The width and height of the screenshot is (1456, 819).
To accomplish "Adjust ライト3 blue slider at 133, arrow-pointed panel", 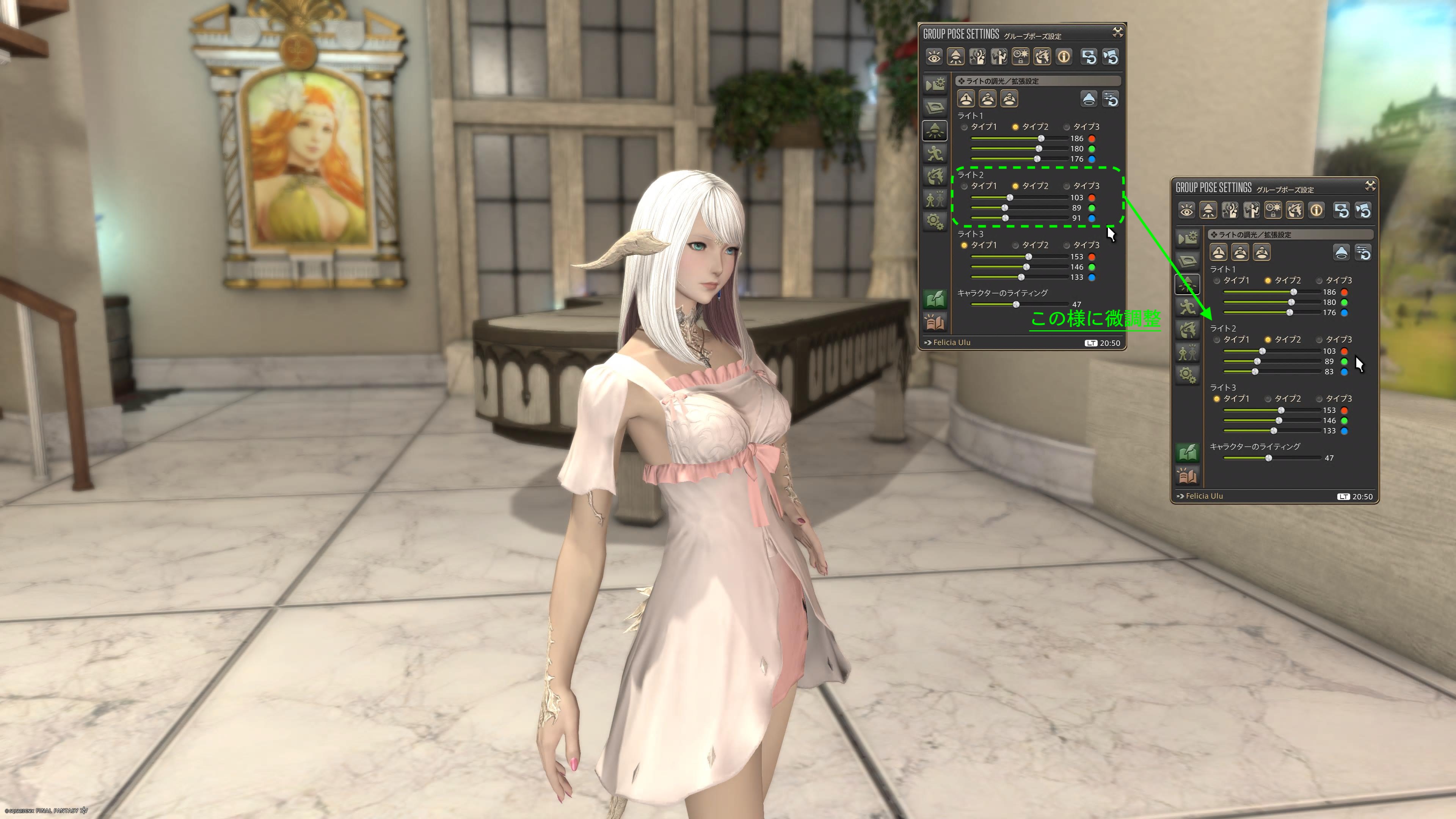I will point(1274,431).
